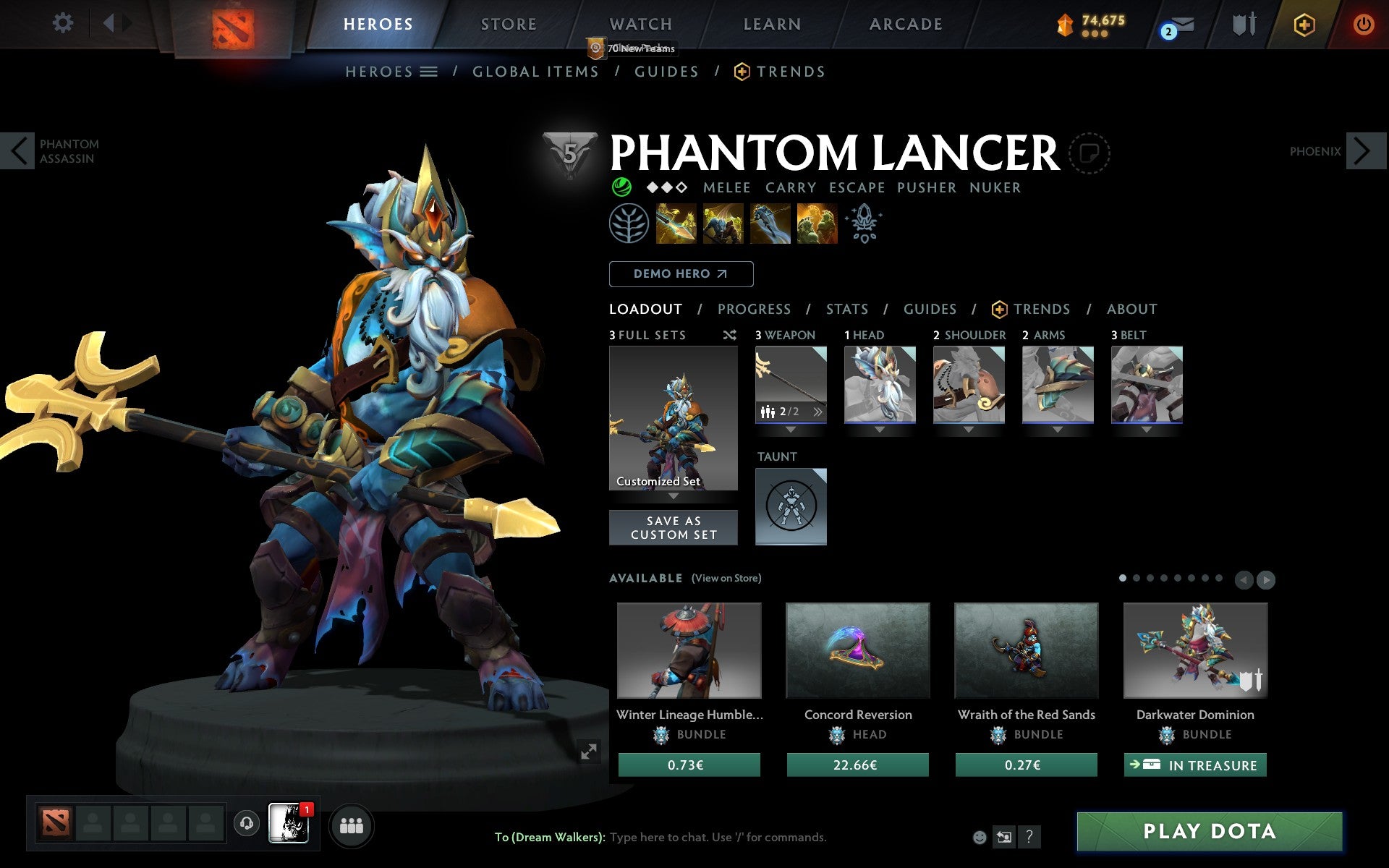1389x868 pixels.
Task: Open the settings gear icon
Action: 64,23
